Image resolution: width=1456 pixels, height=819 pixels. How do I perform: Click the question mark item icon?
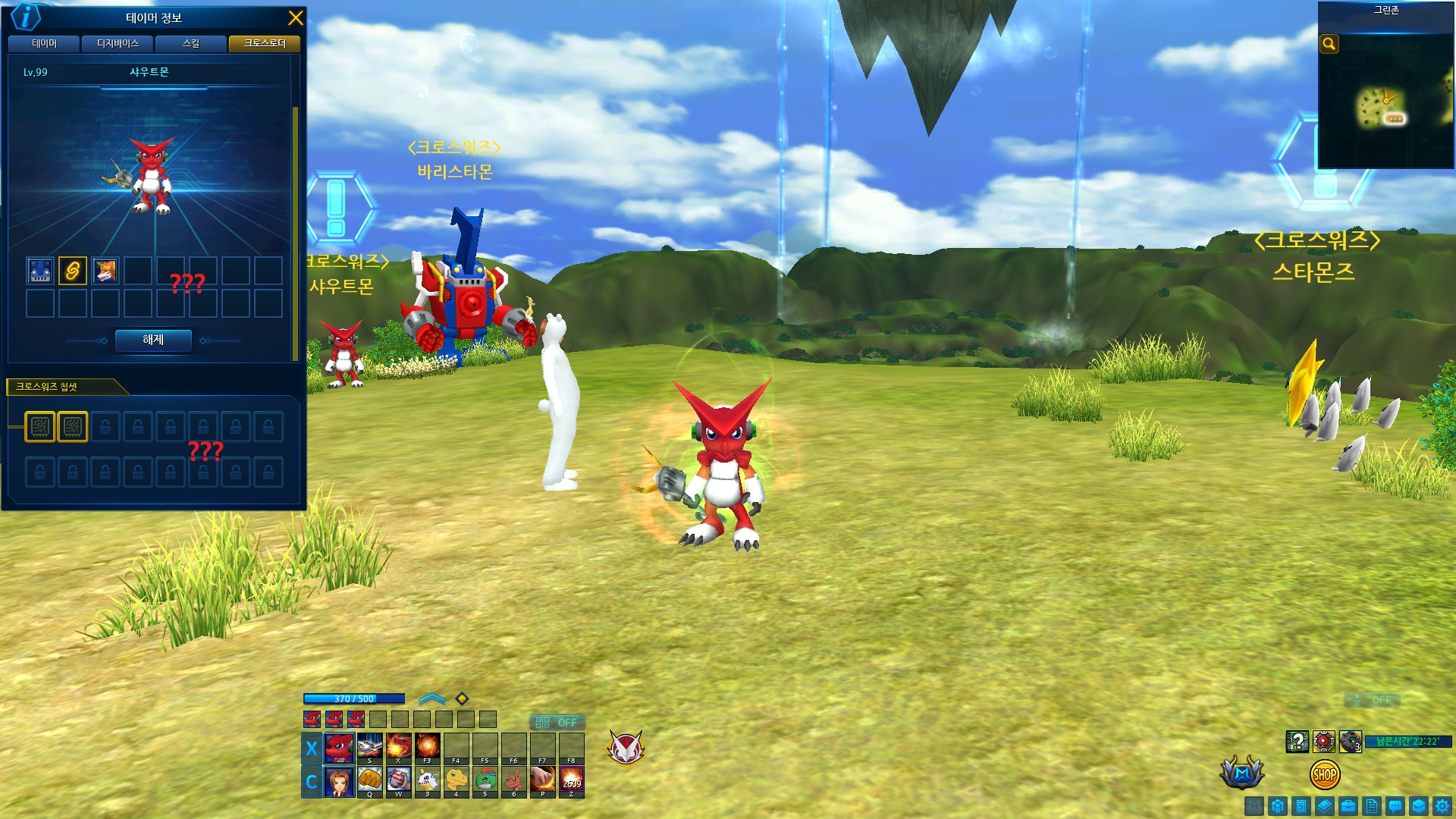1297,741
